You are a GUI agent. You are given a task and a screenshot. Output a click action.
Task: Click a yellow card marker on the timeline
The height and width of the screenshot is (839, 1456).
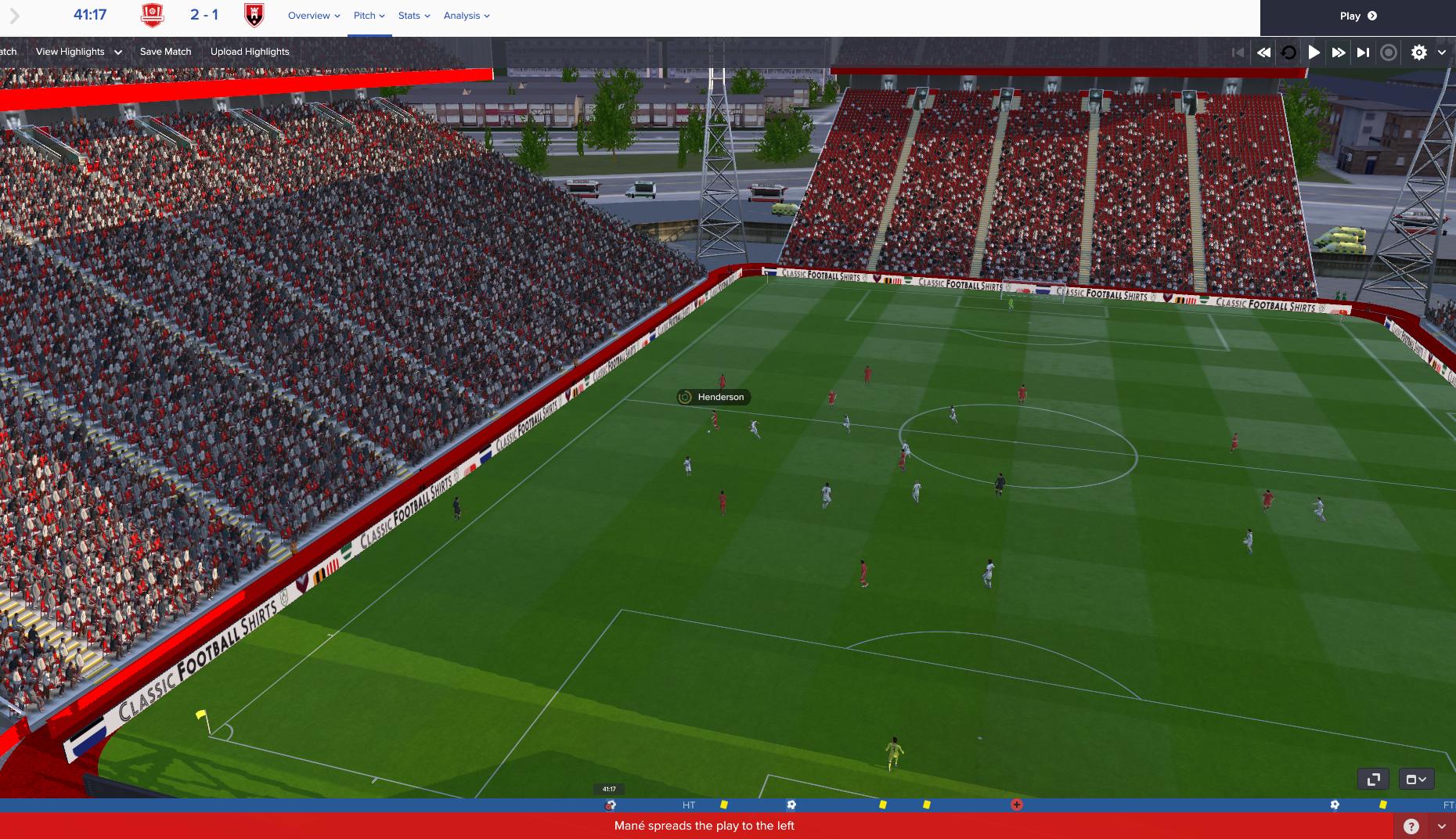pyautogui.click(x=724, y=804)
